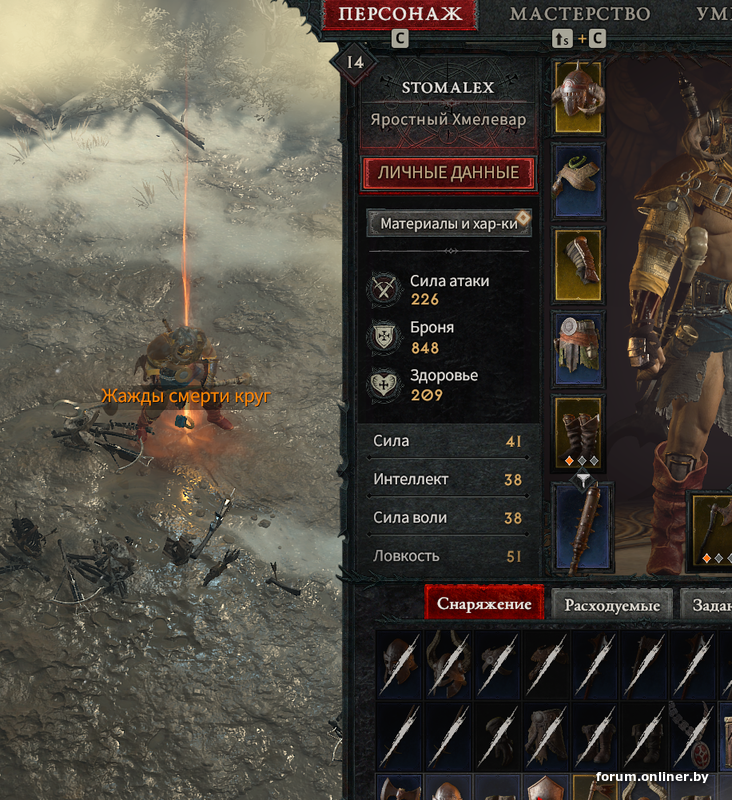Click the equipped boots slot
This screenshot has width=732, height=800.
[578, 432]
